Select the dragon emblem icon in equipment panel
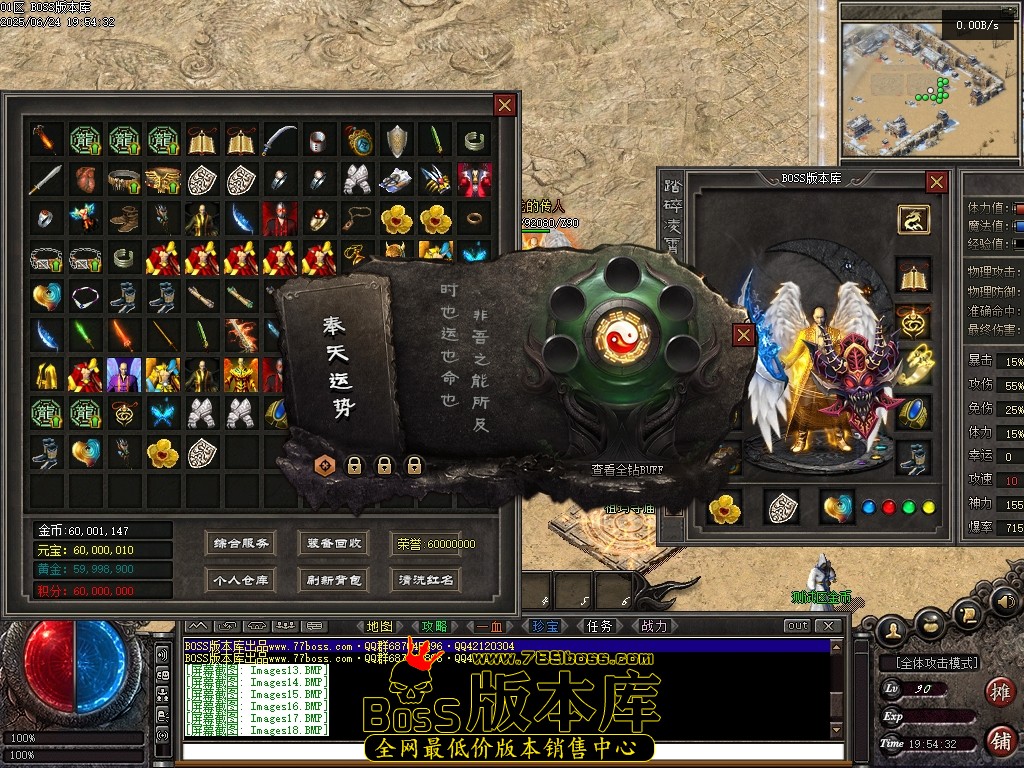Image resolution: width=1024 pixels, height=768 pixels. click(913, 219)
